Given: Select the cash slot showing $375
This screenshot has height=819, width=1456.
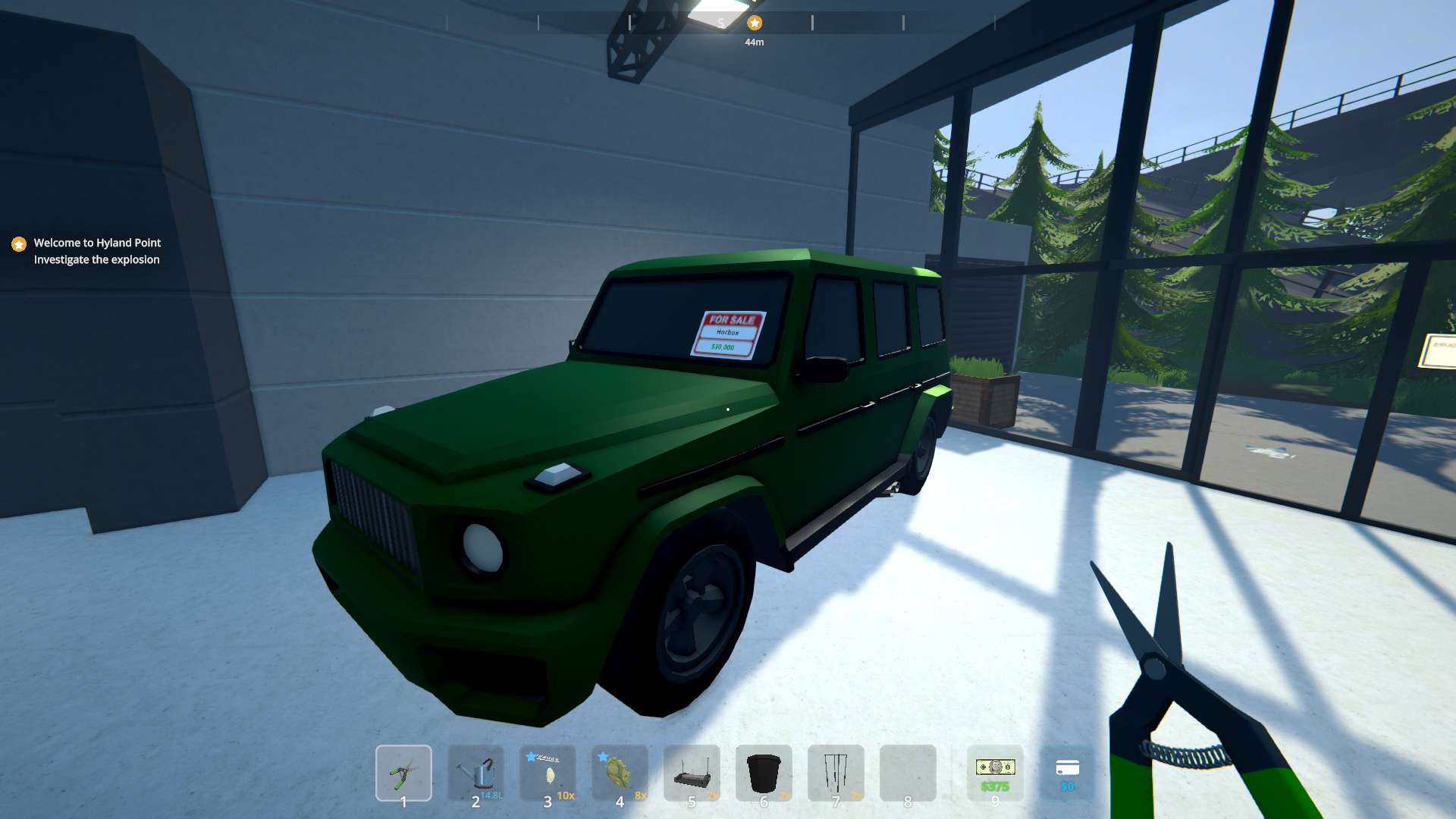Looking at the screenshot, I should [x=995, y=773].
